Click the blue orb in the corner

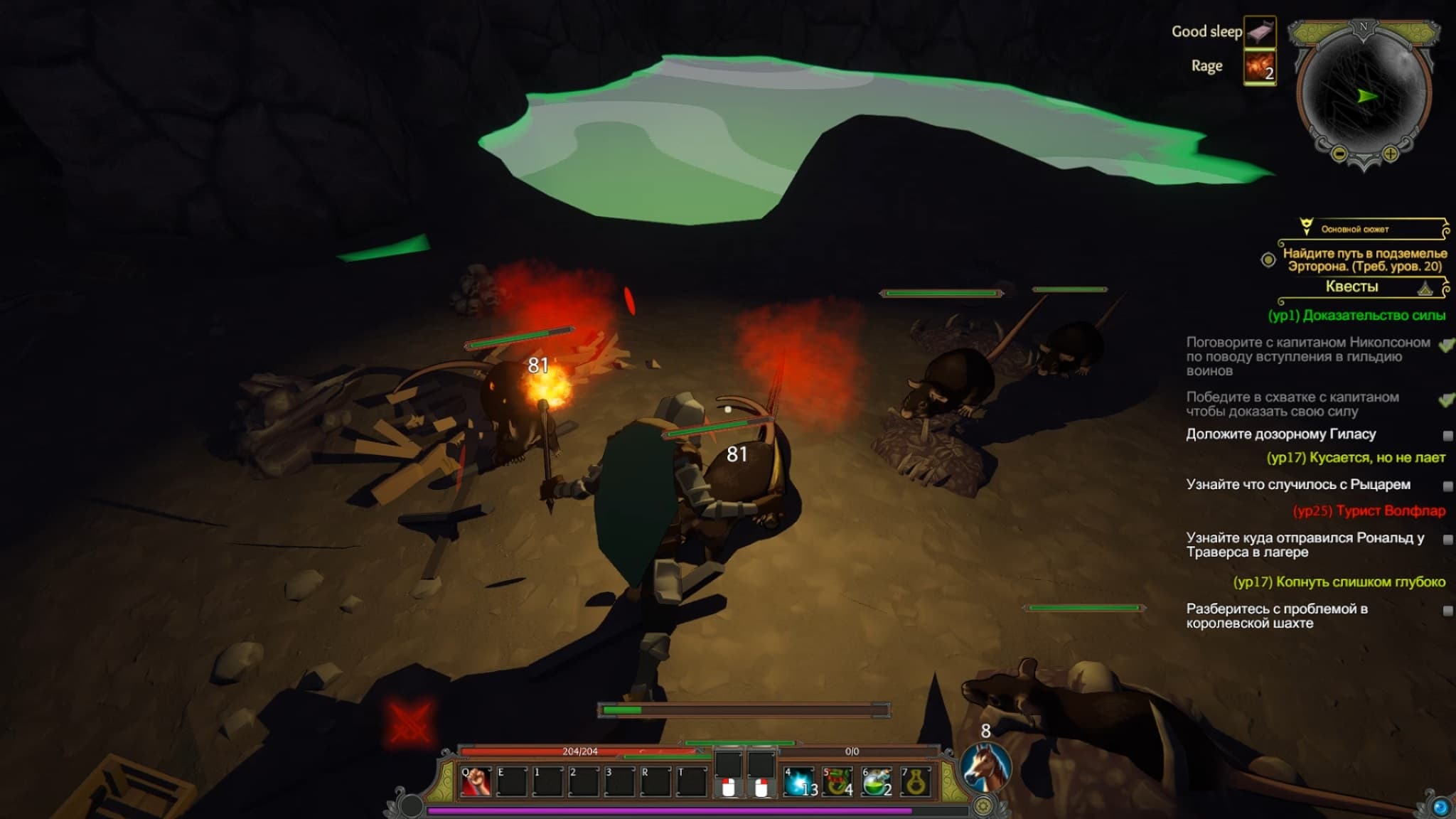(1440, 807)
